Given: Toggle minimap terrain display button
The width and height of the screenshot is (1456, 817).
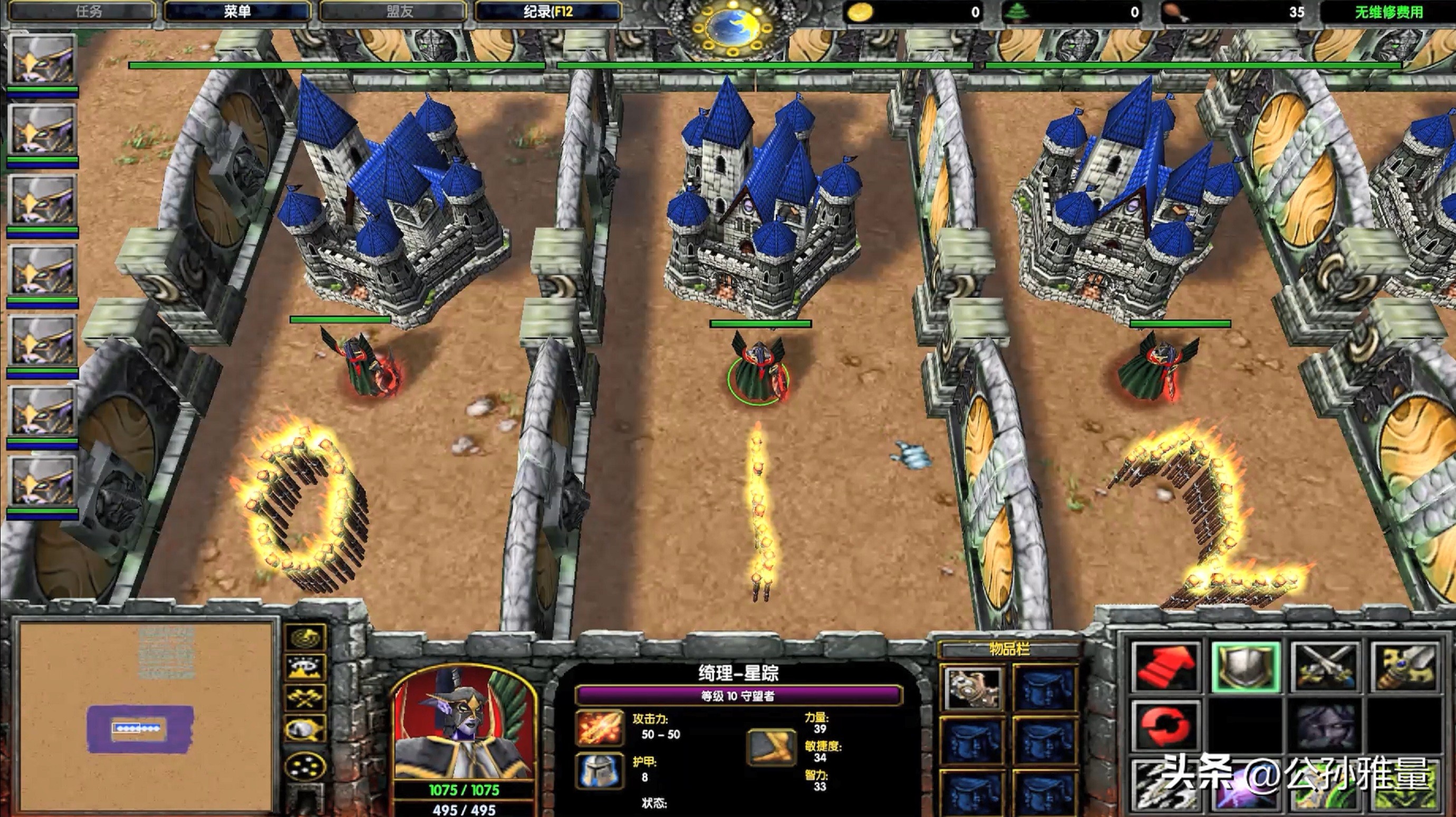Looking at the screenshot, I should 305,668.
